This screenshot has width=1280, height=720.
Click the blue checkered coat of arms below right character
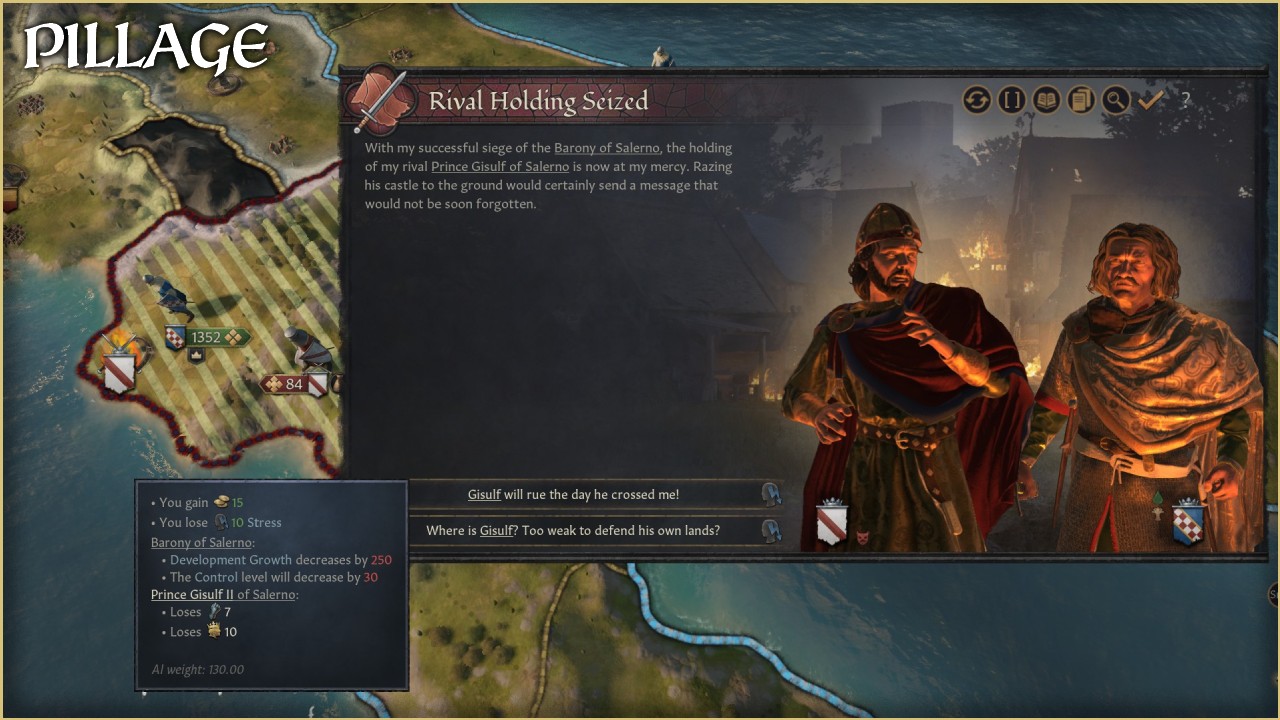[x=1188, y=521]
